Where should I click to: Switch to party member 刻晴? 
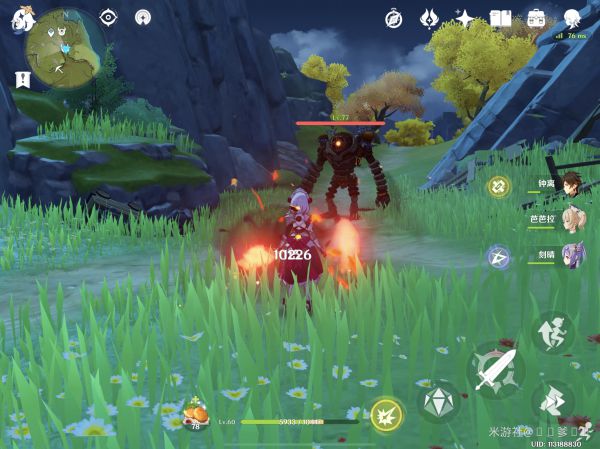[570, 254]
